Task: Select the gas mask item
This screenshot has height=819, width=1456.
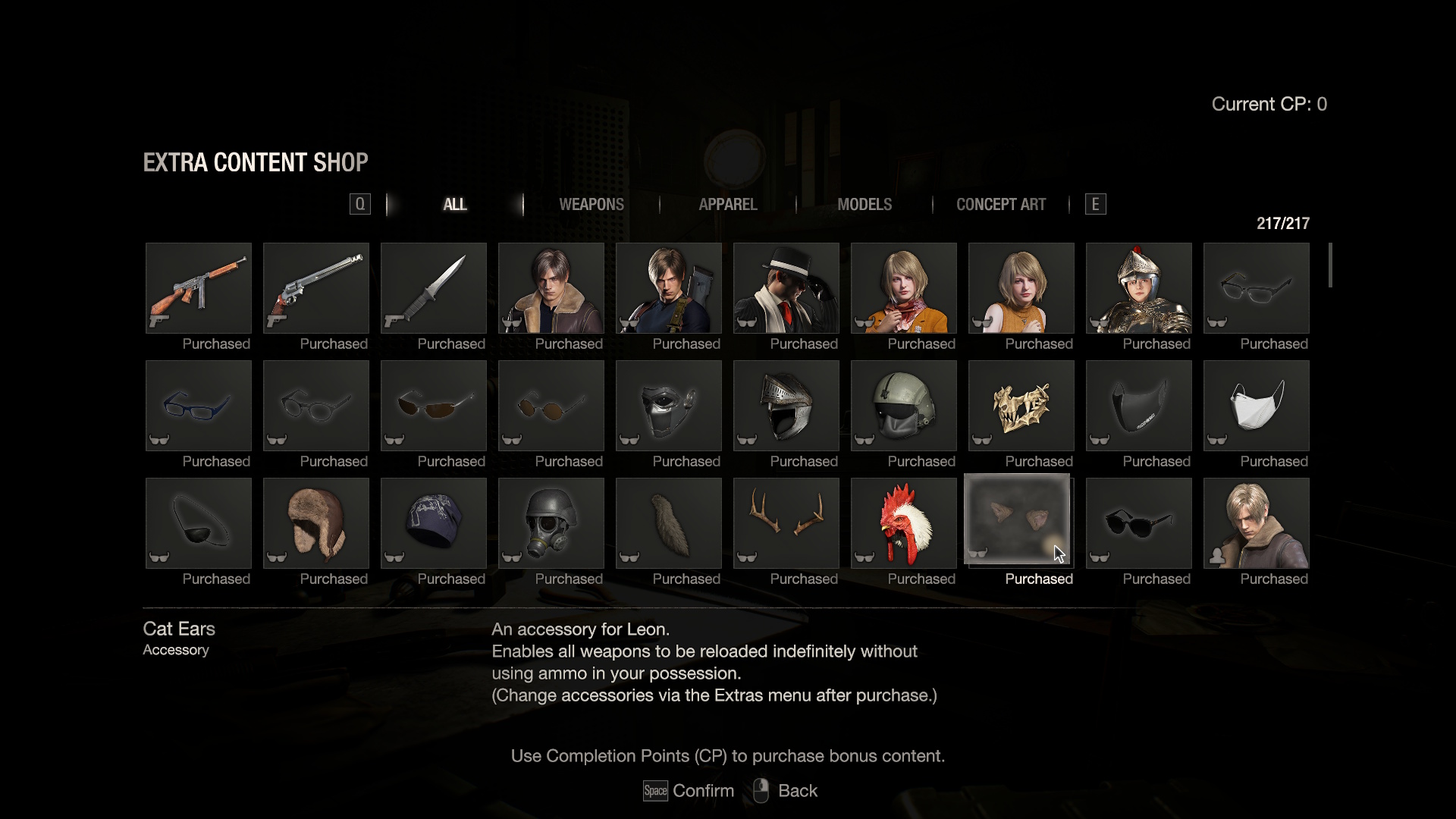Action: coord(551,522)
